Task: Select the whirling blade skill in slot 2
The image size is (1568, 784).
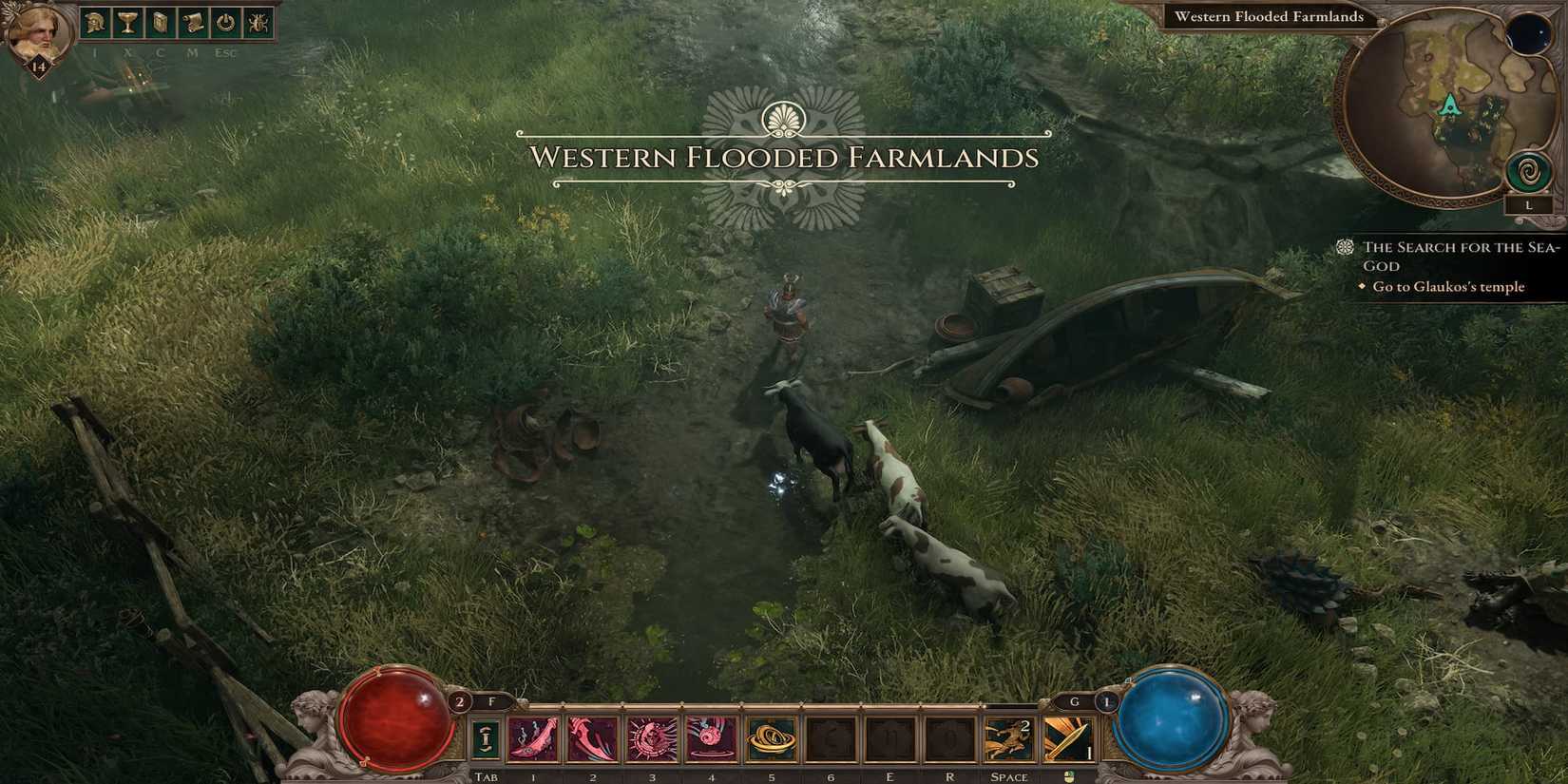Action: click(x=592, y=739)
